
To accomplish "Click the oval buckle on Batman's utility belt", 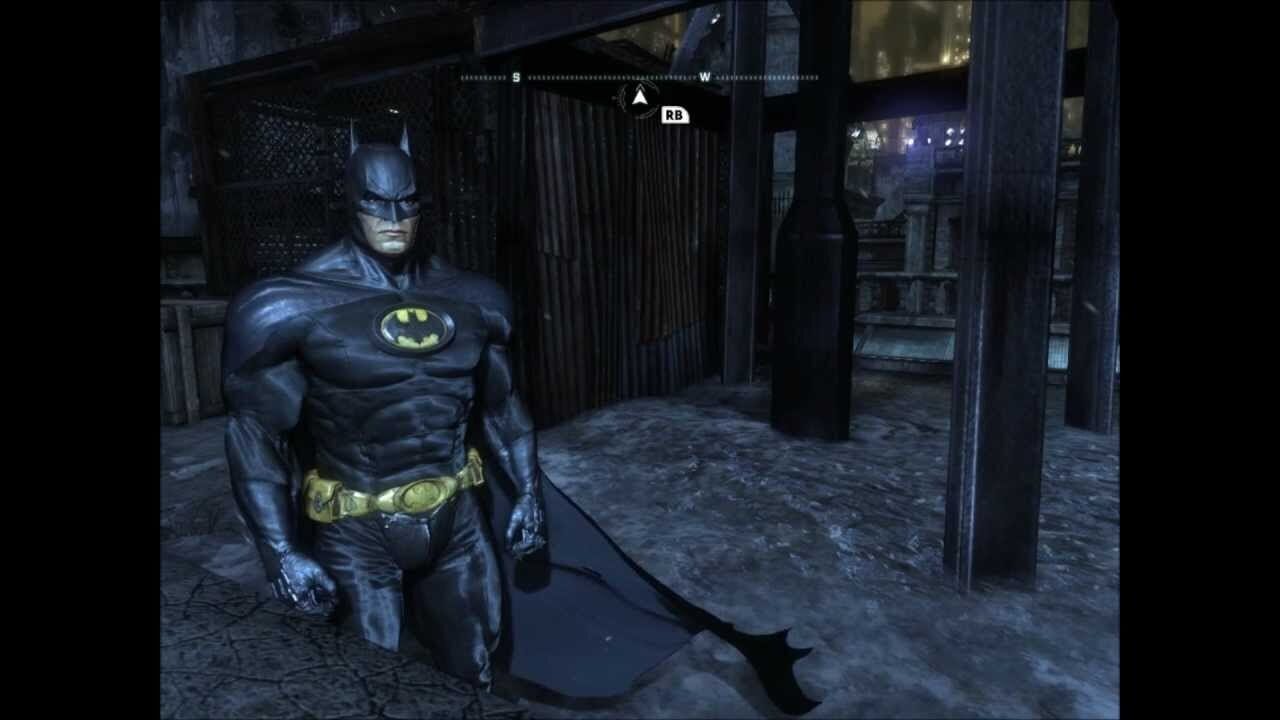I will pos(421,492).
